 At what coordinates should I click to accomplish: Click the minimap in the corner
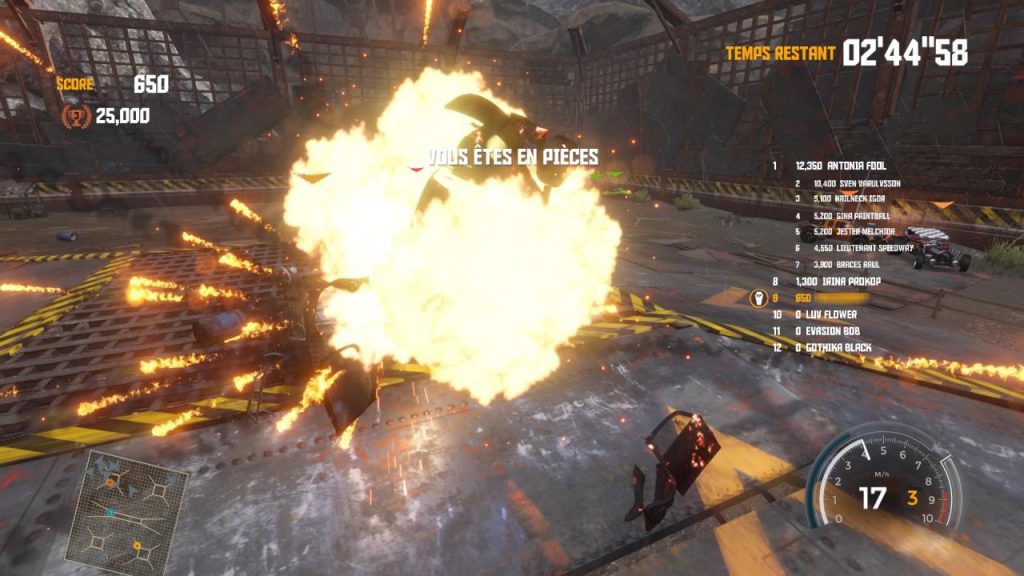111,511
